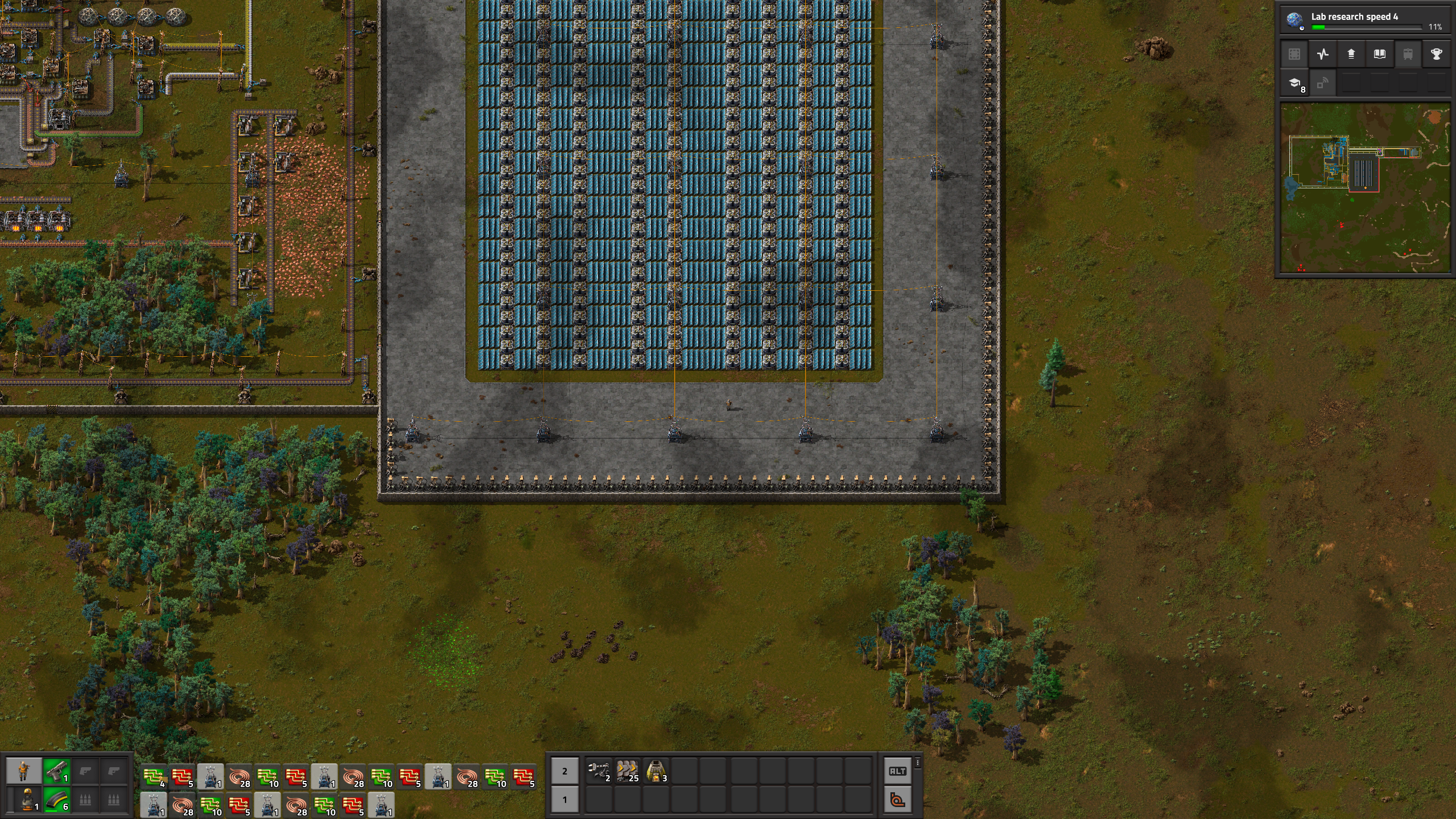1456x819 pixels.
Task: Switch the quickbar row labeled 1
Action: (564, 800)
